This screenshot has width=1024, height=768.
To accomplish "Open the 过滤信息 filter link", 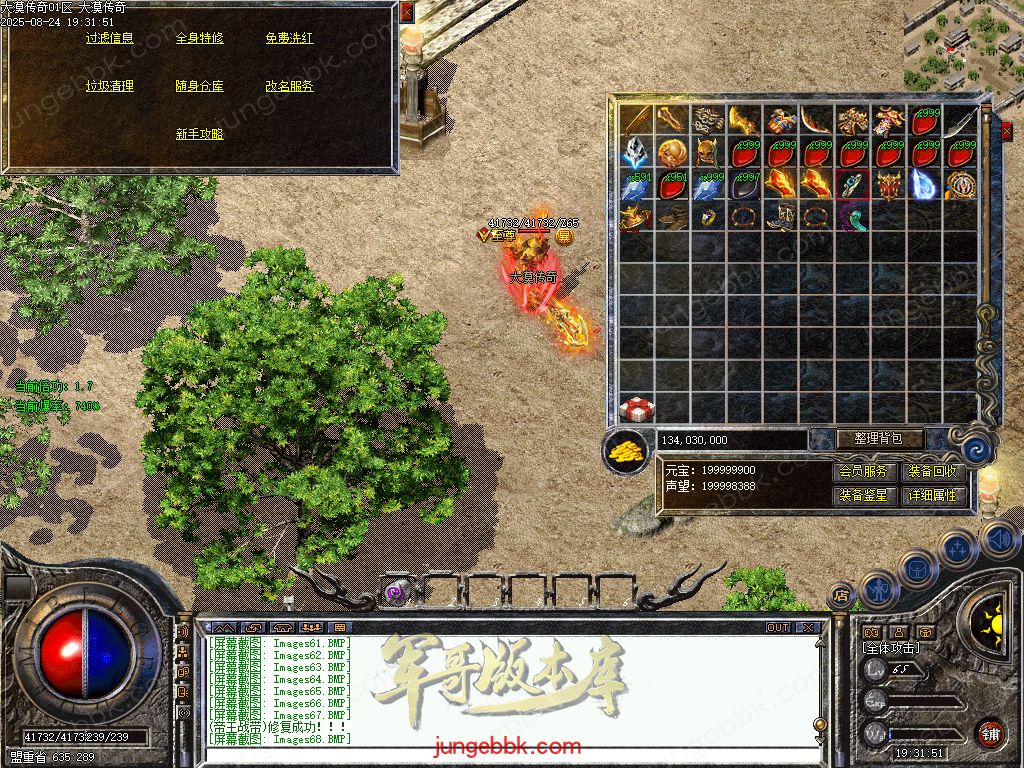I will point(109,39).
